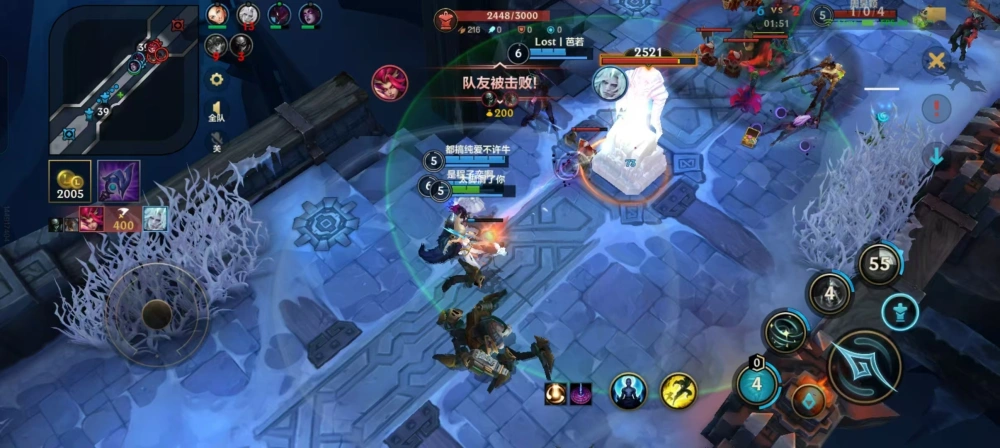Open the gear settings menu
The height and width of the screenshot is (448, 1000).
(216, 79)
